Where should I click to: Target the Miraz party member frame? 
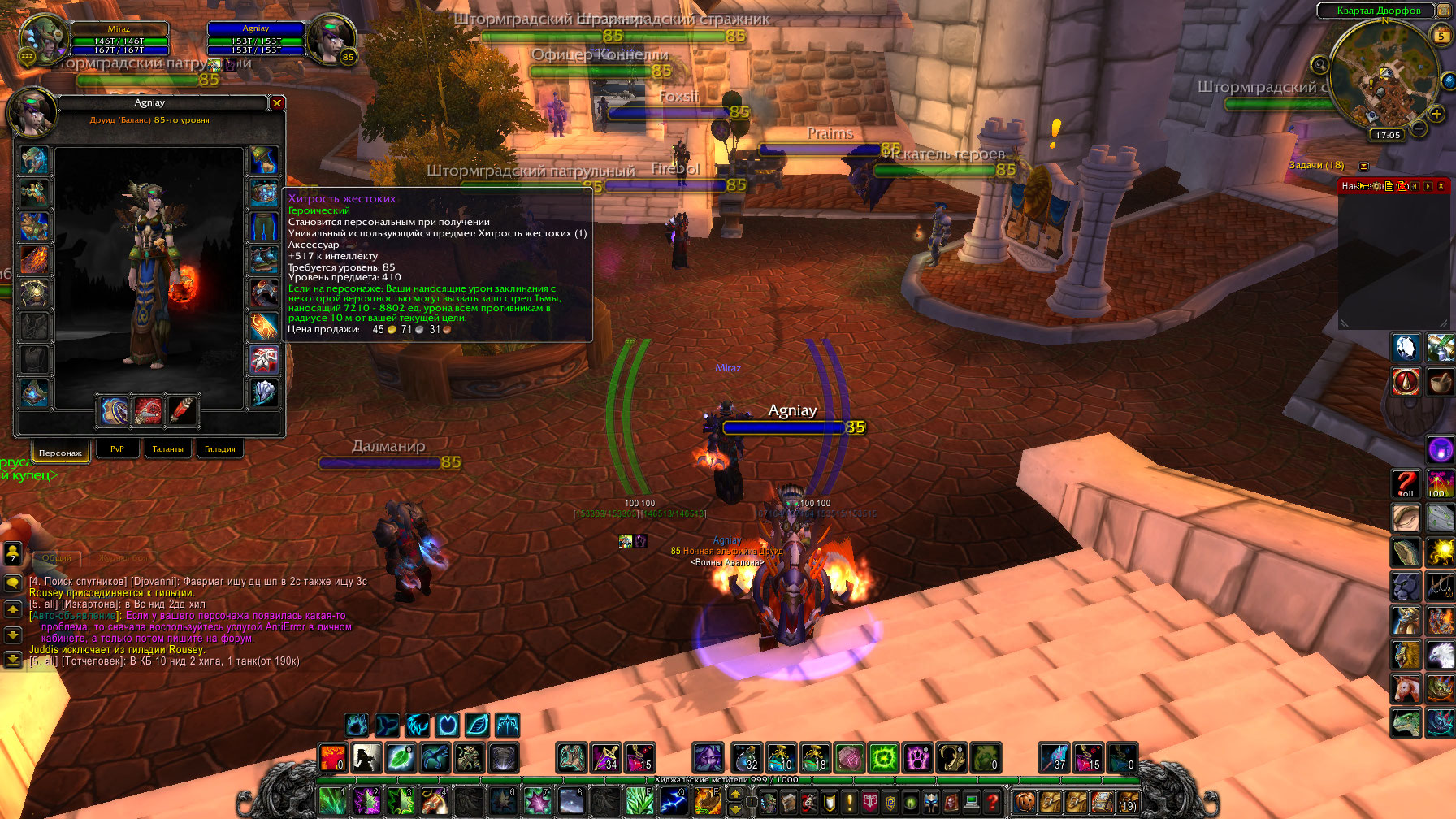coord(119,39)
